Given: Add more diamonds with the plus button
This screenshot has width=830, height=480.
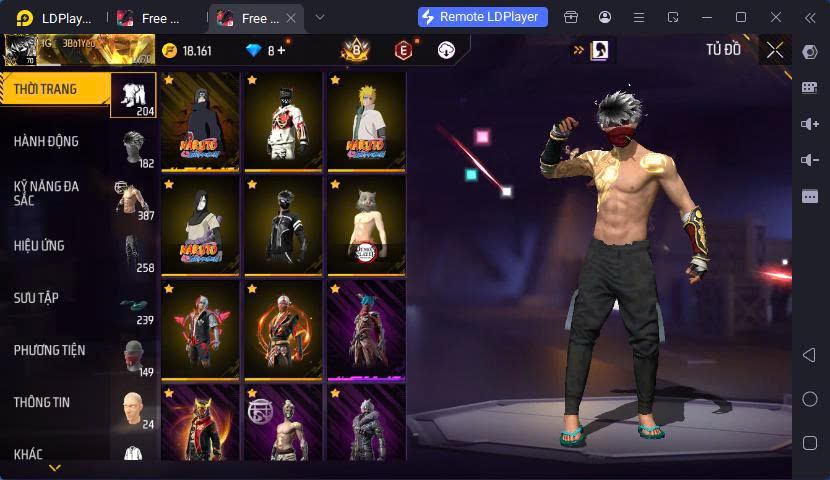Looking at the screenshot, I should [x=281, y=50].
